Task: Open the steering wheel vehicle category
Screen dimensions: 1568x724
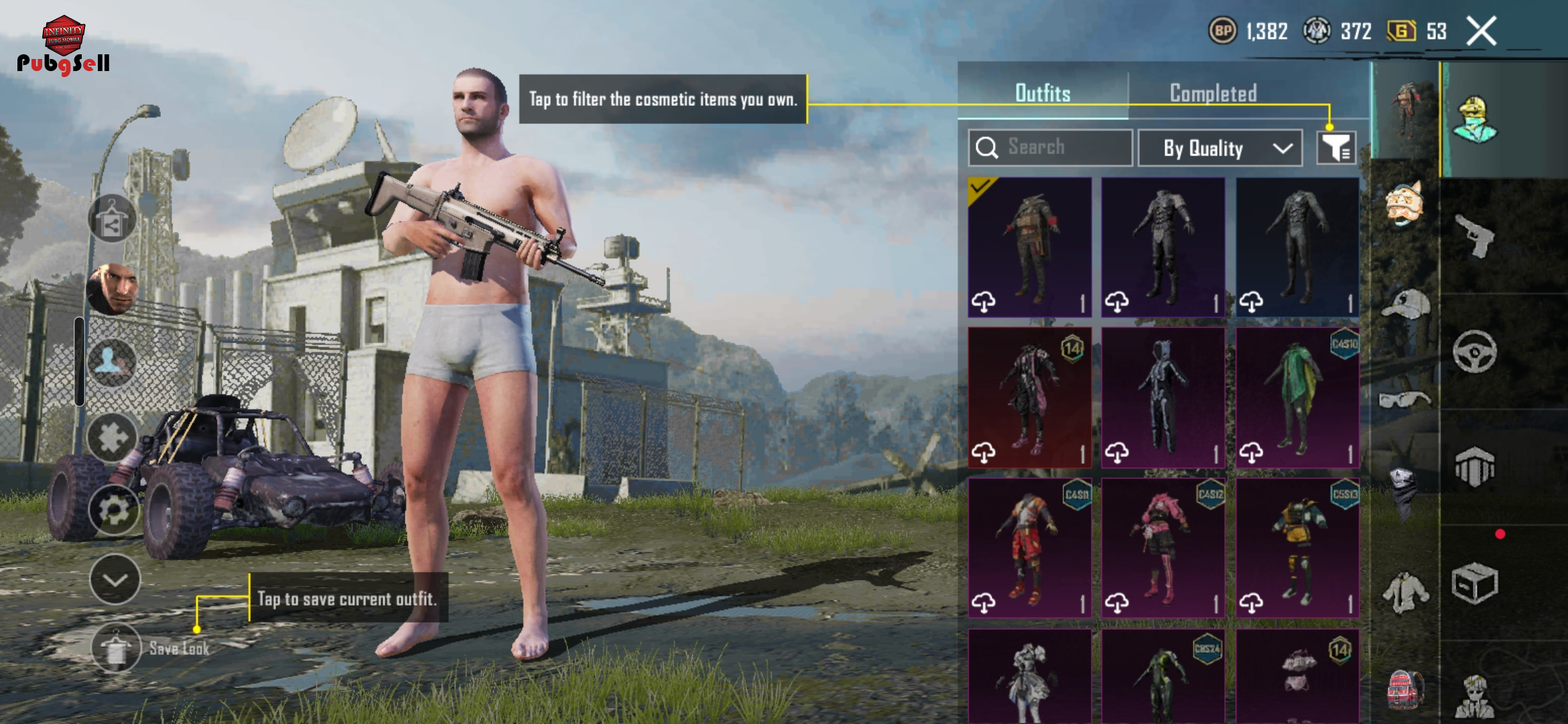Action: [x=1474, y=351]
